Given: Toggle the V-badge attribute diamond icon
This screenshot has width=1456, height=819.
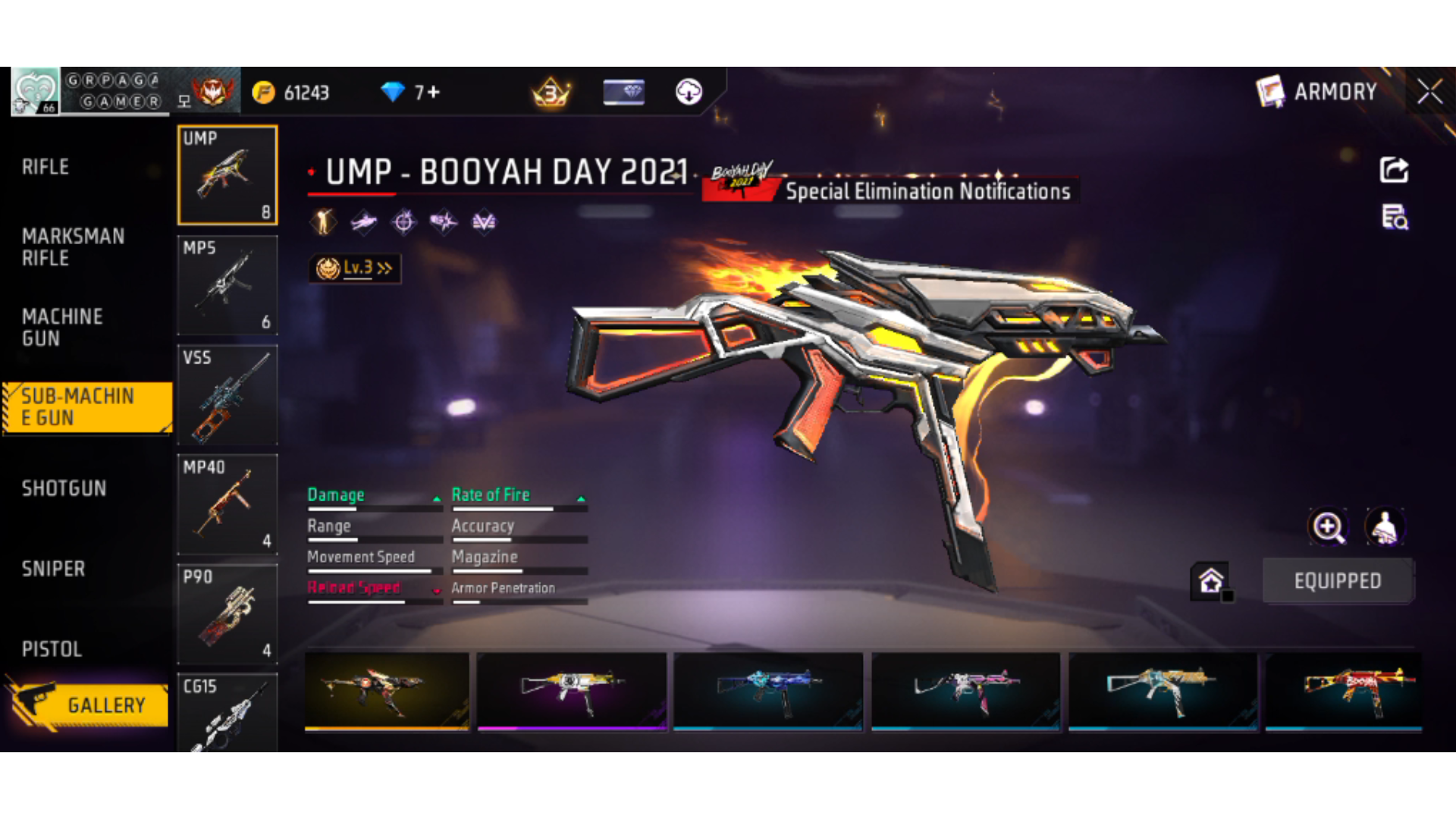Looking at the screenshot, I should coord(483,222).
